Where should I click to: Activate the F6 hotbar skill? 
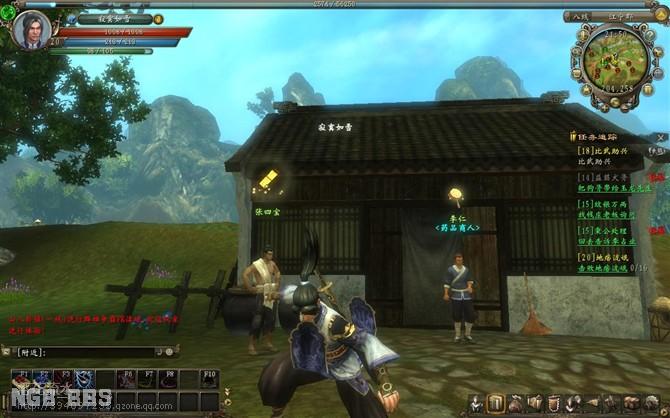click(x=125, y=379)
